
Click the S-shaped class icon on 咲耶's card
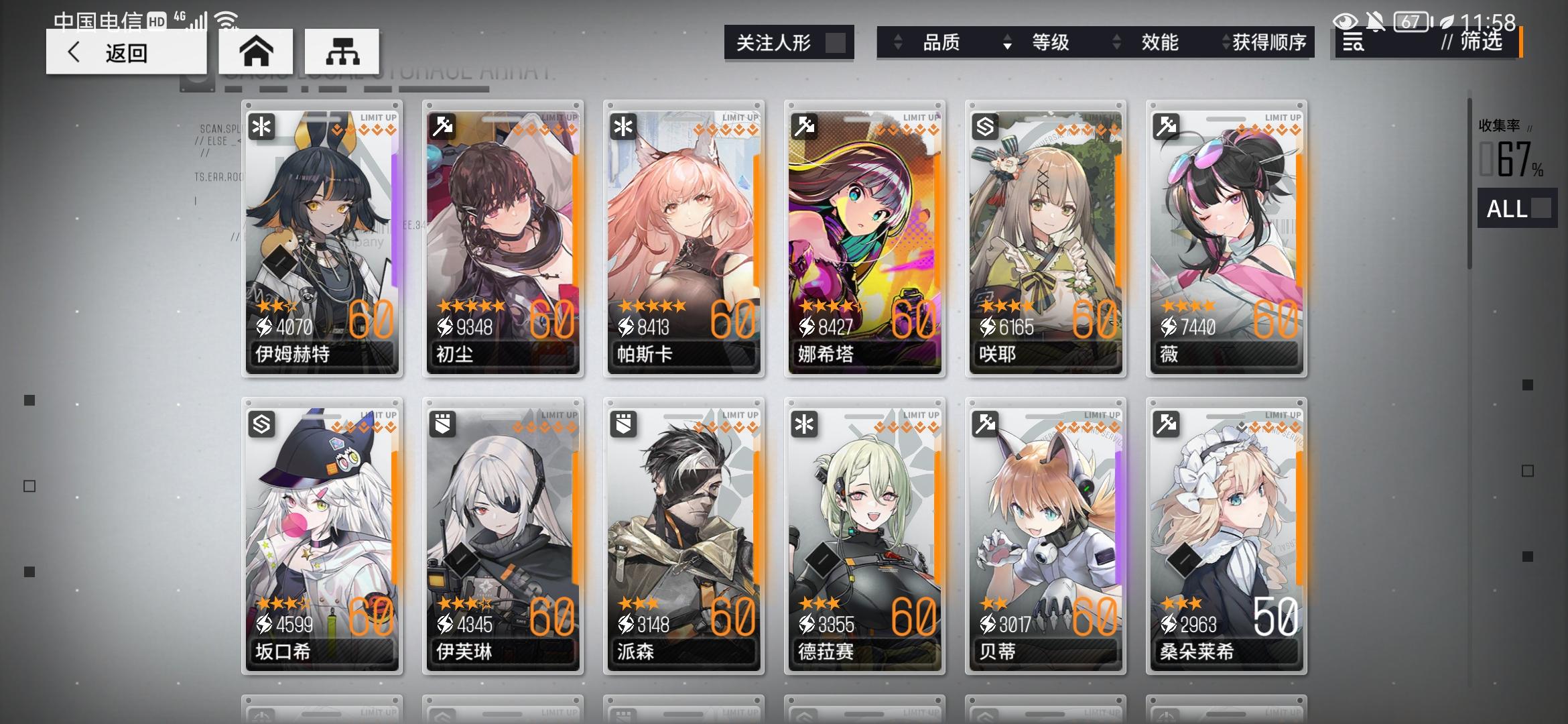pyautogui.click(x=986, y=127)
